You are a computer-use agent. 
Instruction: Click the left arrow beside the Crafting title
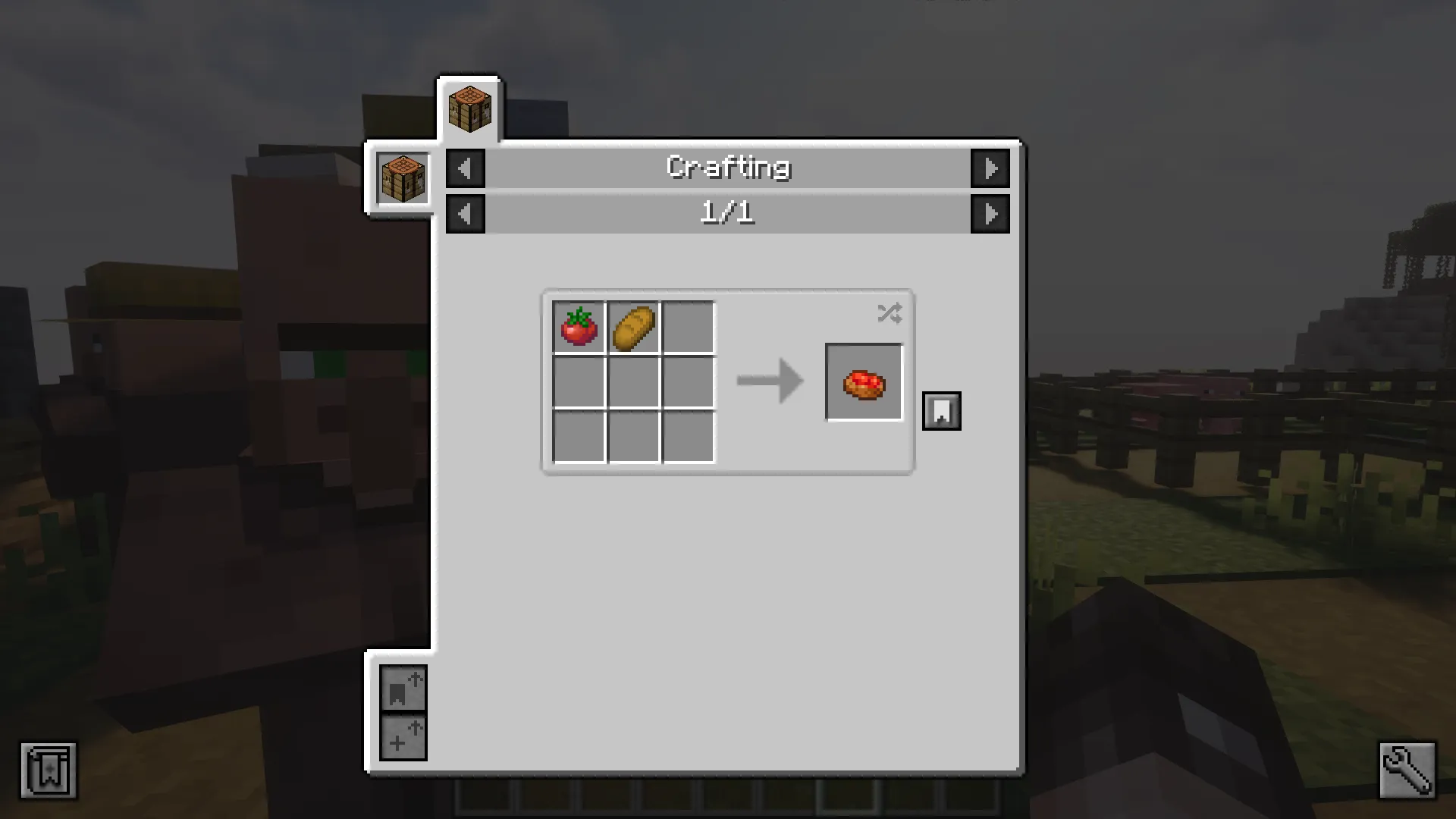coord(465,168)
